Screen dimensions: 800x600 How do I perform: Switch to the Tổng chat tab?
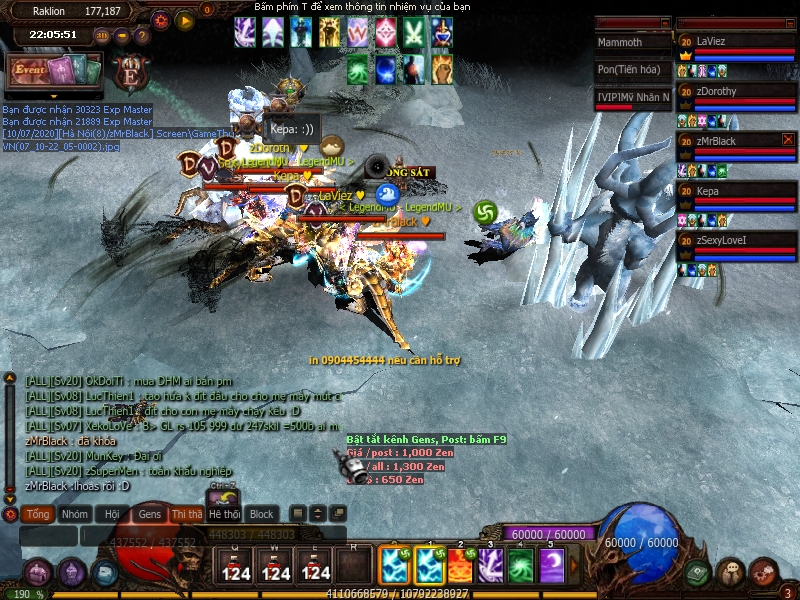[x=38, y=514]
